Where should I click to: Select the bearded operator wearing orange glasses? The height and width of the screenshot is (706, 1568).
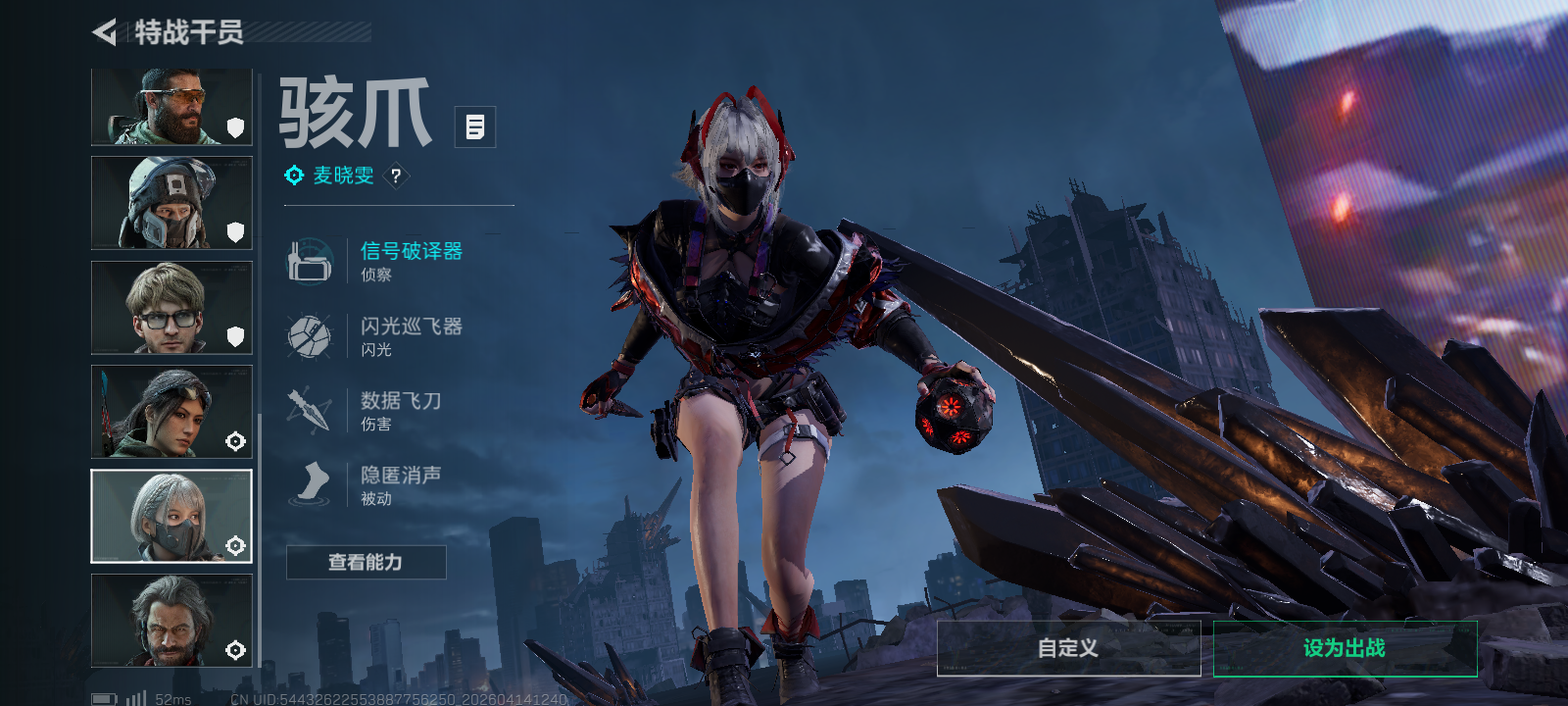coord(171,106)
